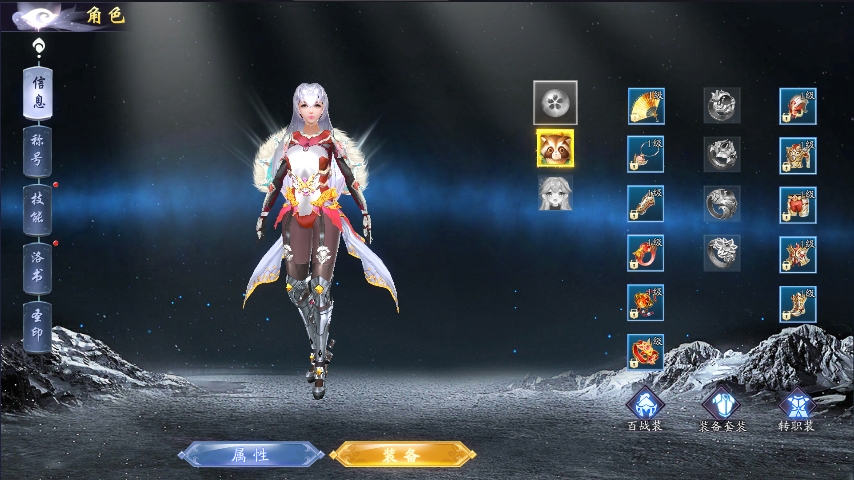Select the bracer equipment slot
Screen dimensions: 854x480
point(646,204)
